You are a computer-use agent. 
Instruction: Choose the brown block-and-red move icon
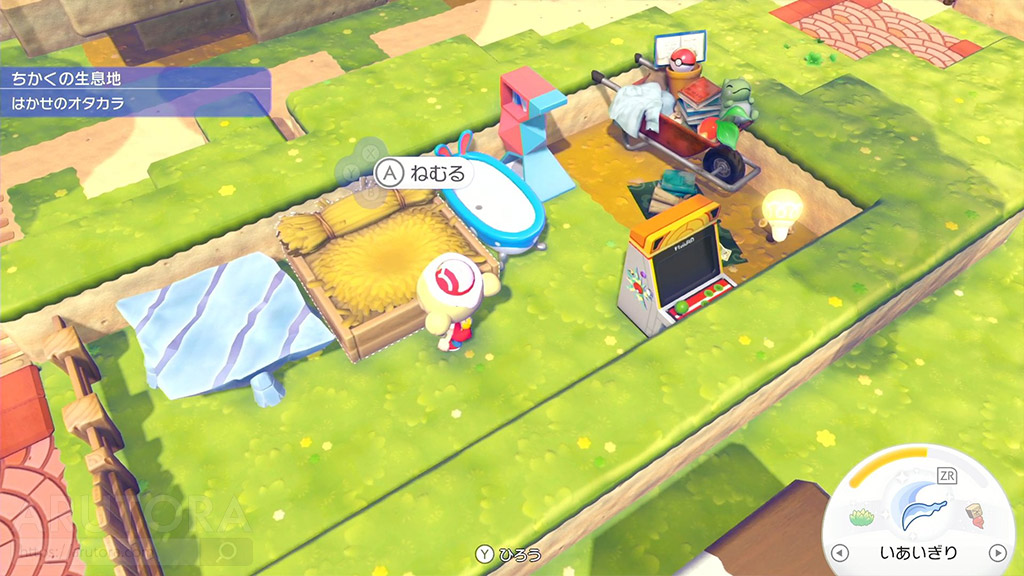(x=976, y=517)
